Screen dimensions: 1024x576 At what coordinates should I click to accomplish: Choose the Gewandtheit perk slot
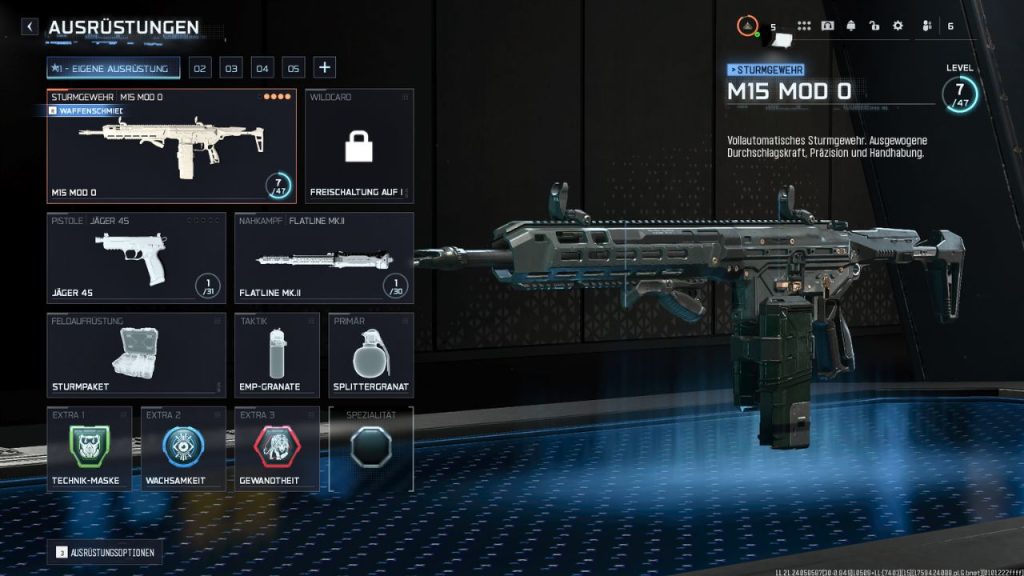pos(277,448)
